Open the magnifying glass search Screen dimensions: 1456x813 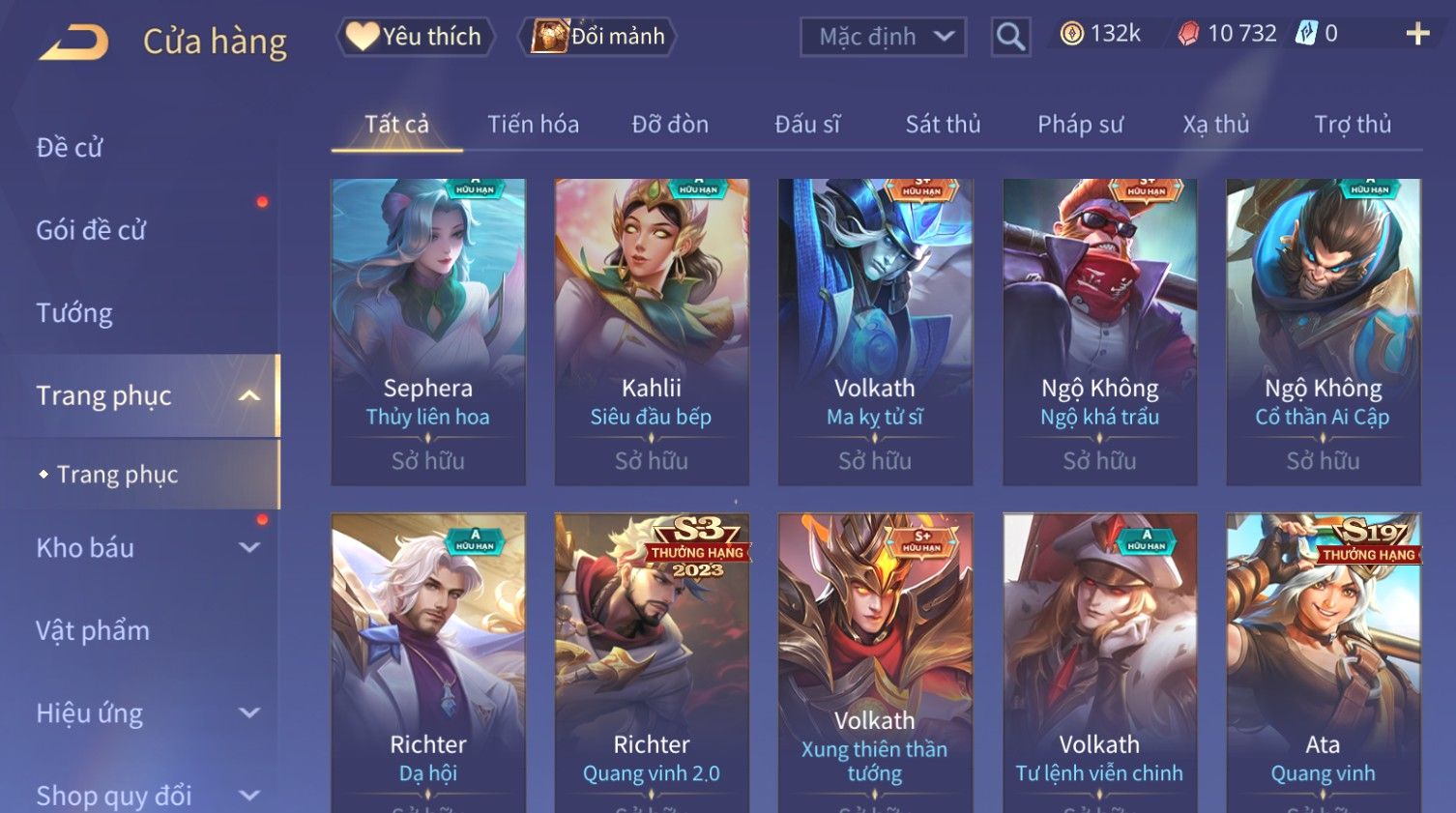pos(1010,37)
